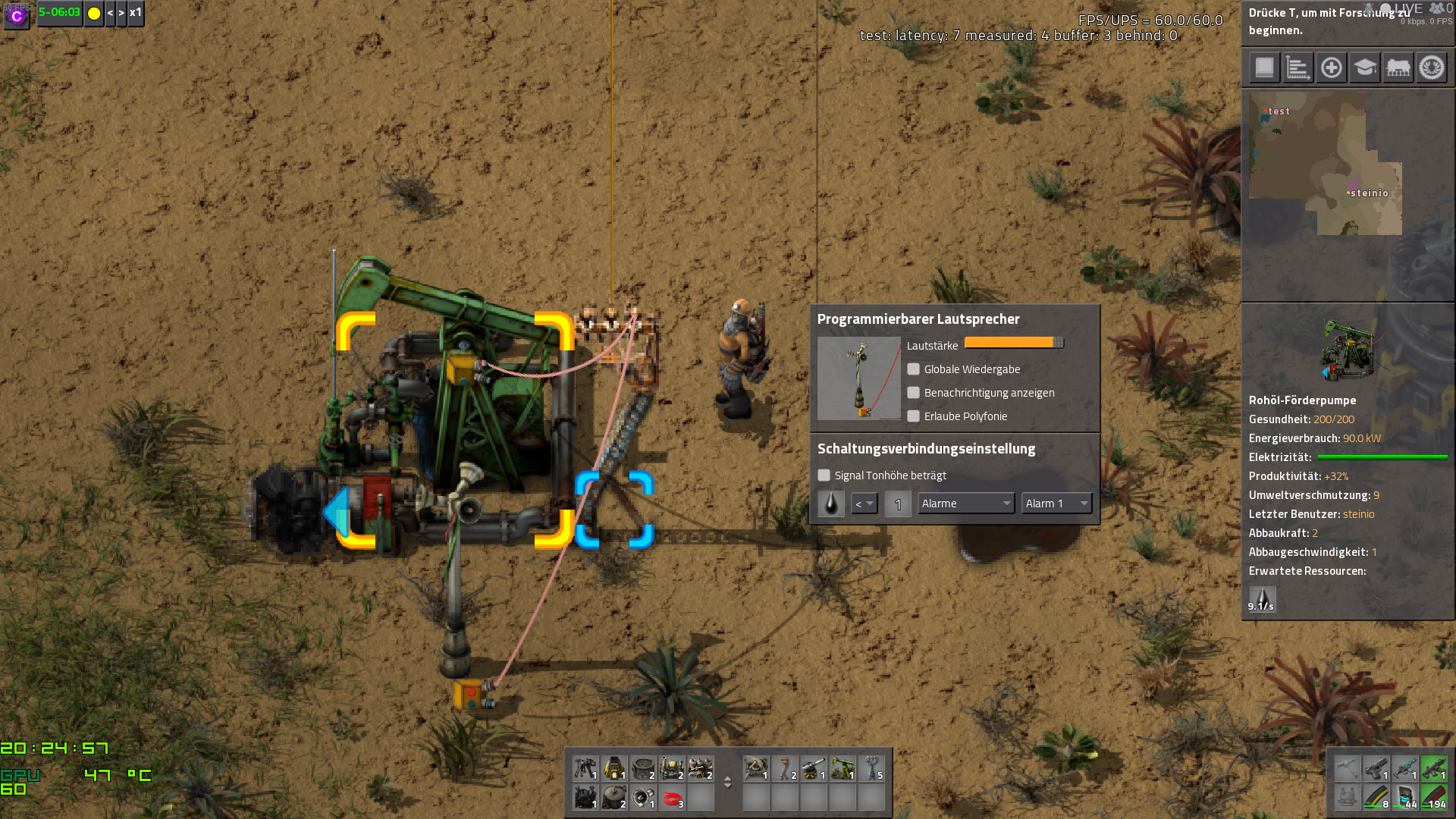Select the stone furnace in the quickbar

coord(614,768)
